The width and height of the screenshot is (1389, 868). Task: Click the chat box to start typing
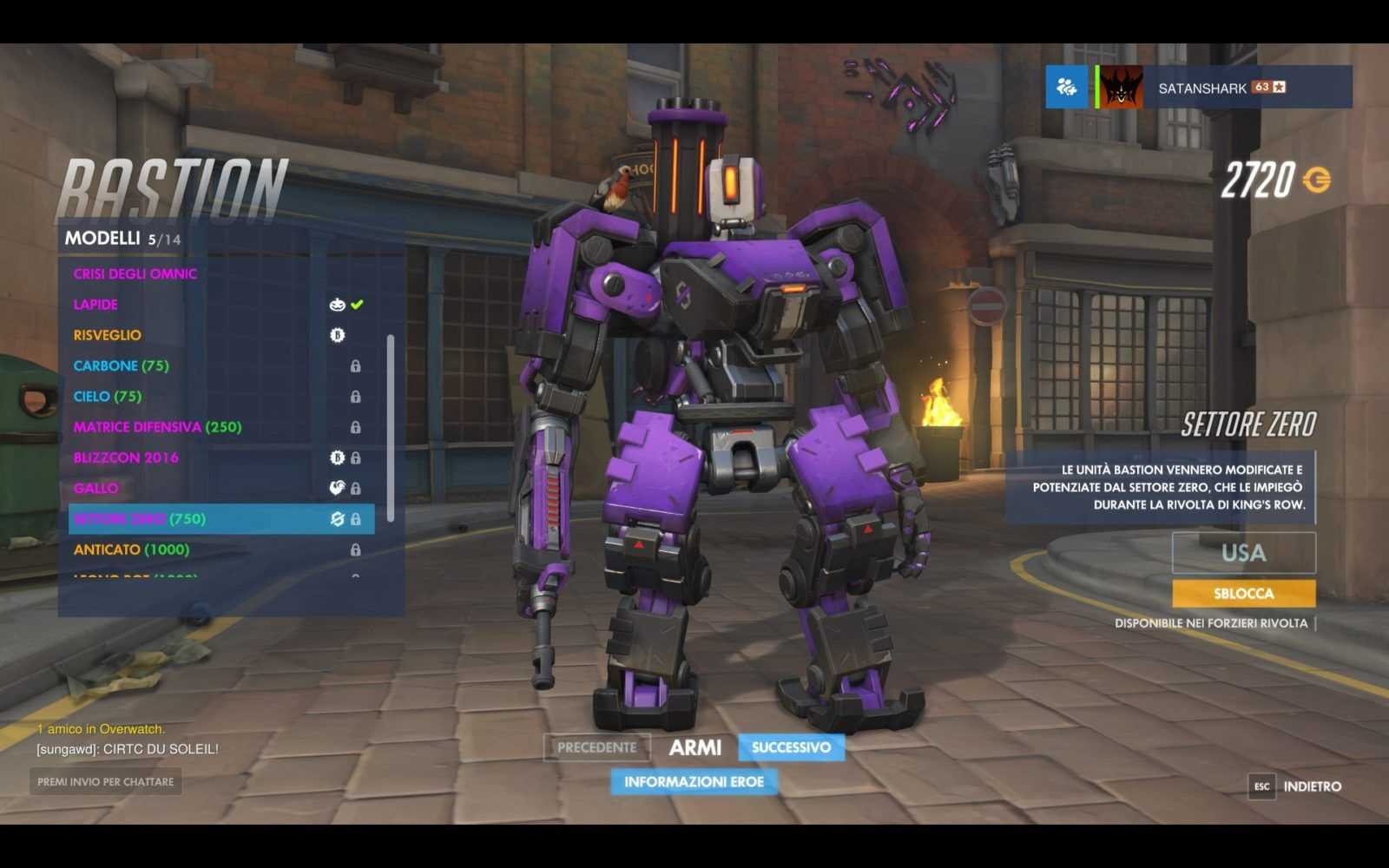coord(105,782)
